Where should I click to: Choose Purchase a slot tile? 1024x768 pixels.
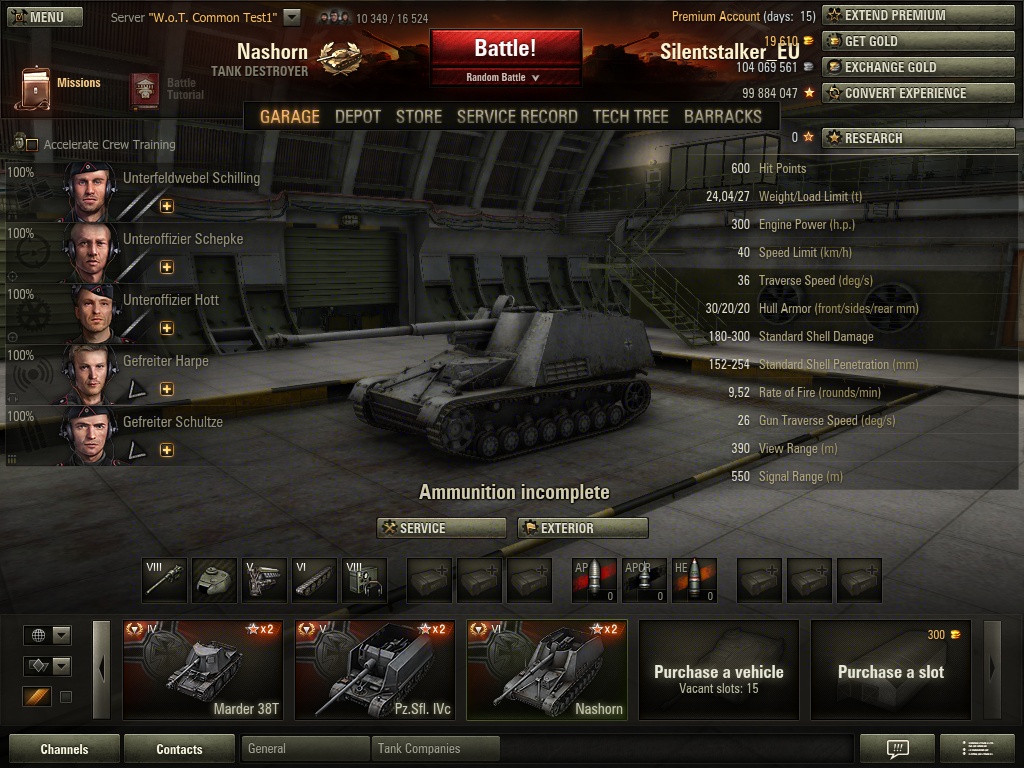tap(890, 669)
